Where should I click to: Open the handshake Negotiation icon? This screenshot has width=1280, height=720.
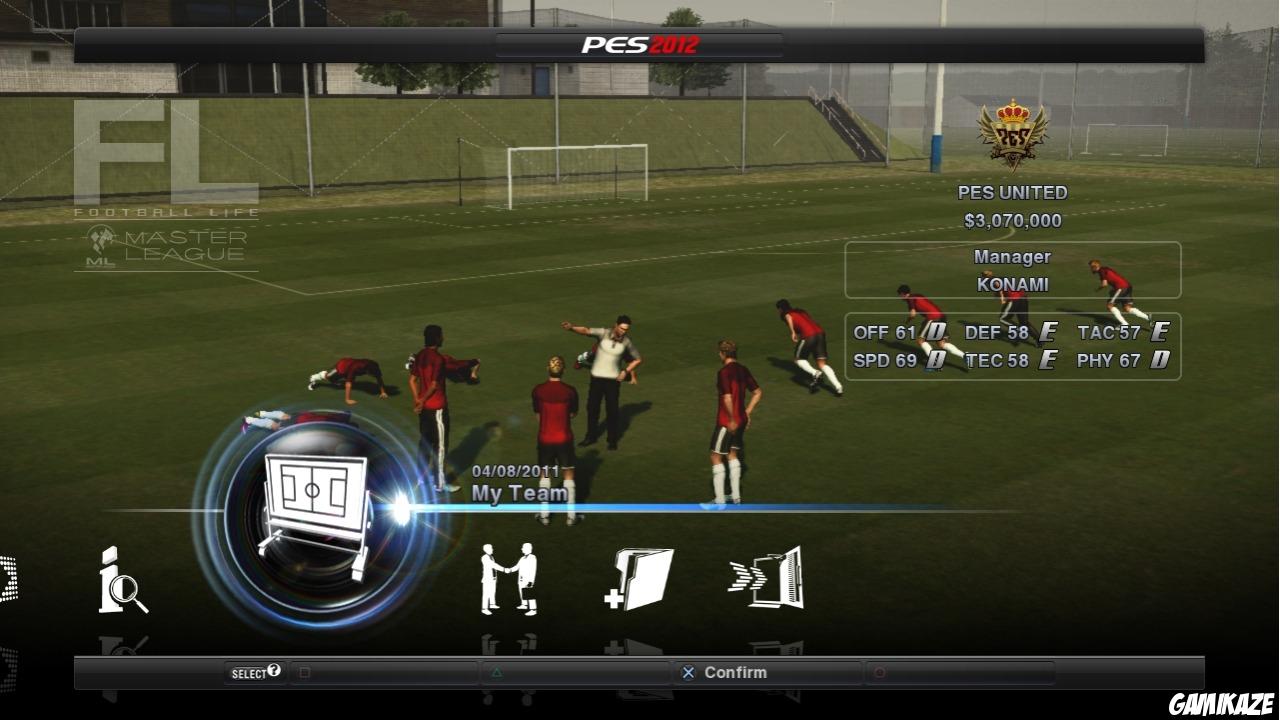[507, 580]
